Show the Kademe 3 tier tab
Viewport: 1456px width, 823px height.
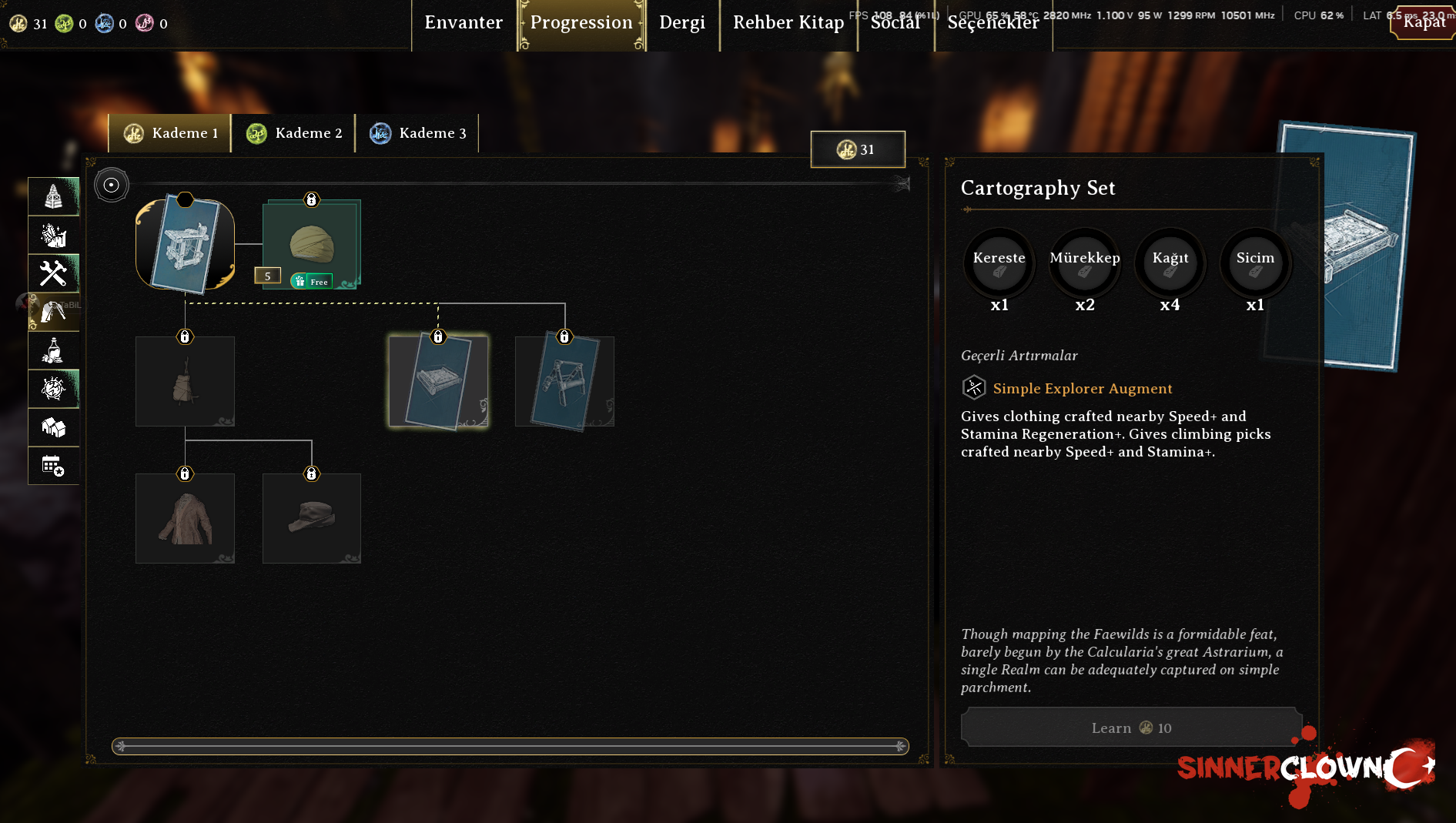pyautogui.click(x=418, y=133)
